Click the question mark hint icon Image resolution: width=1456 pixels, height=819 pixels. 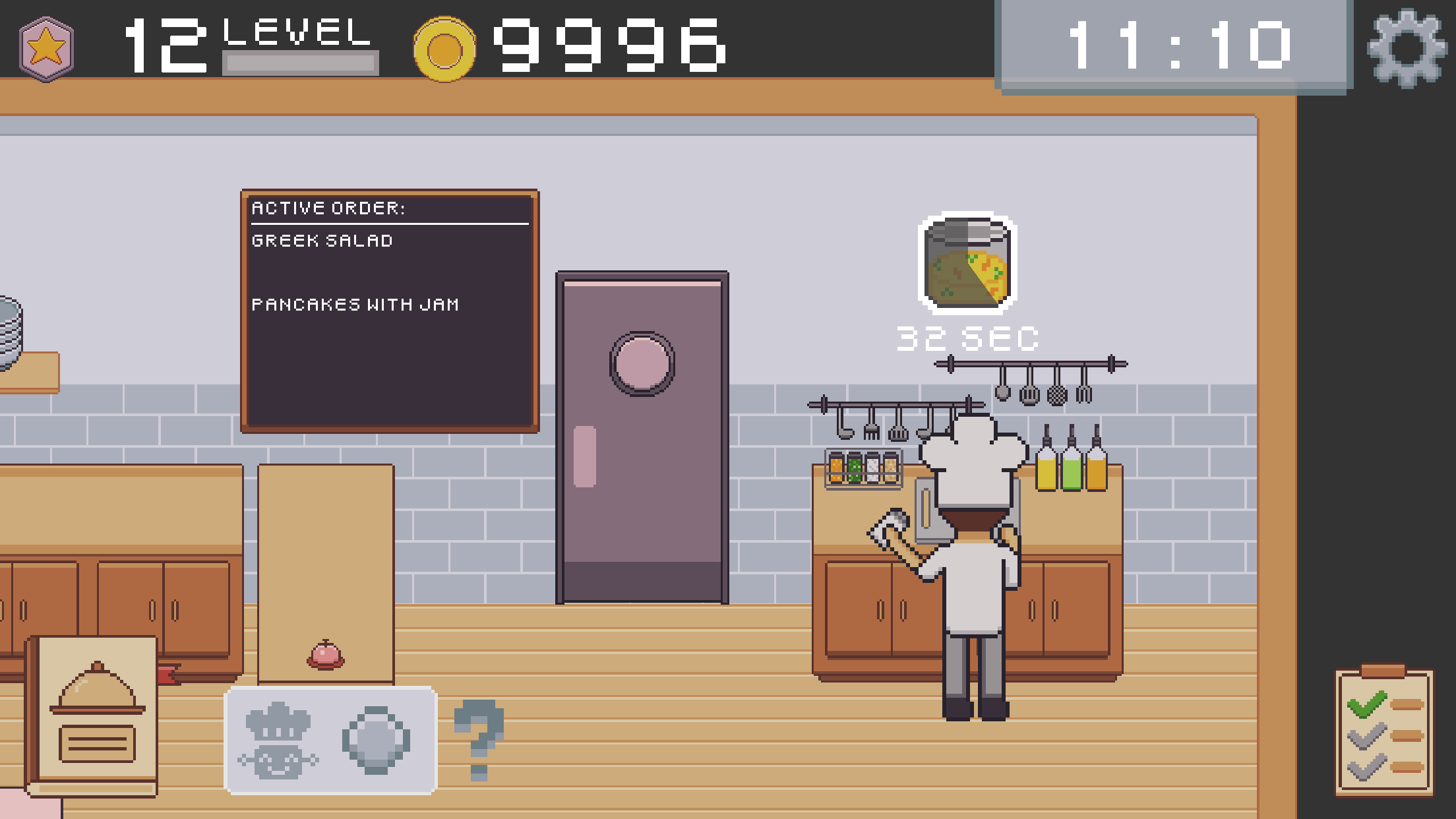pyautogui.click(x=479, y=734)
